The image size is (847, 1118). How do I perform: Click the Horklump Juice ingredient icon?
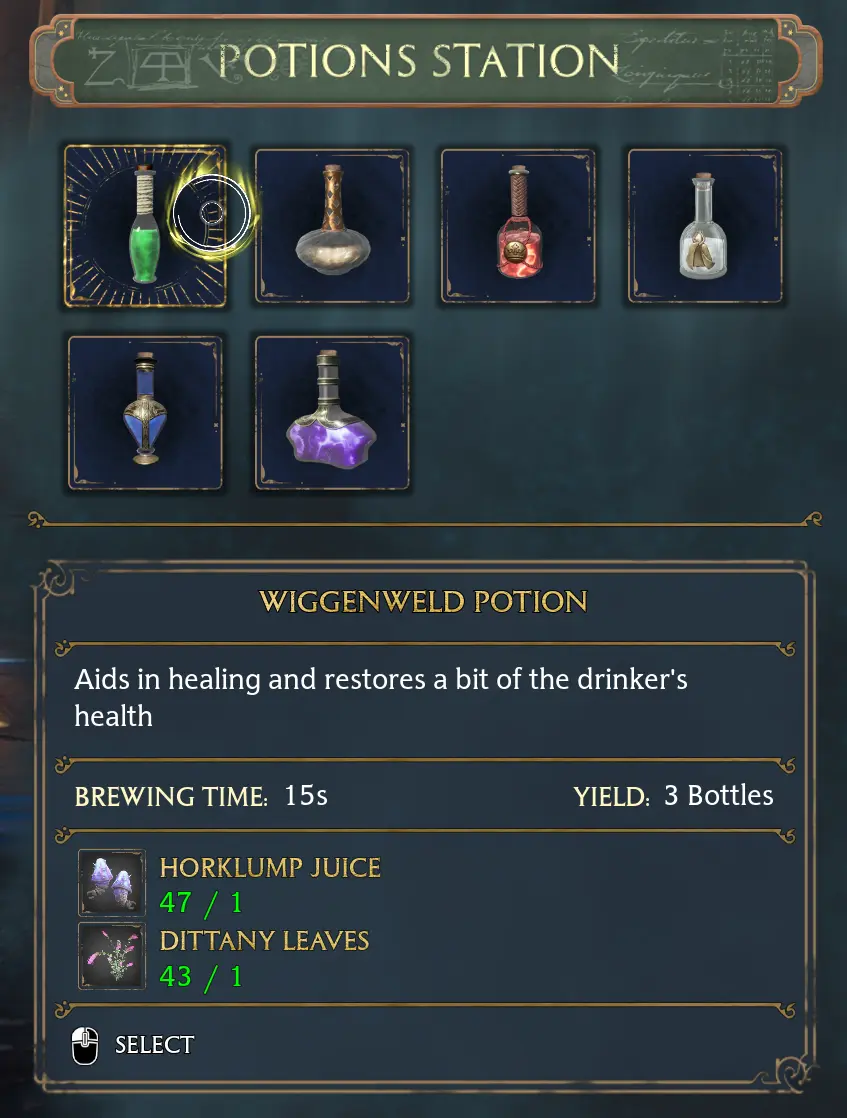(x=112, y=883)
